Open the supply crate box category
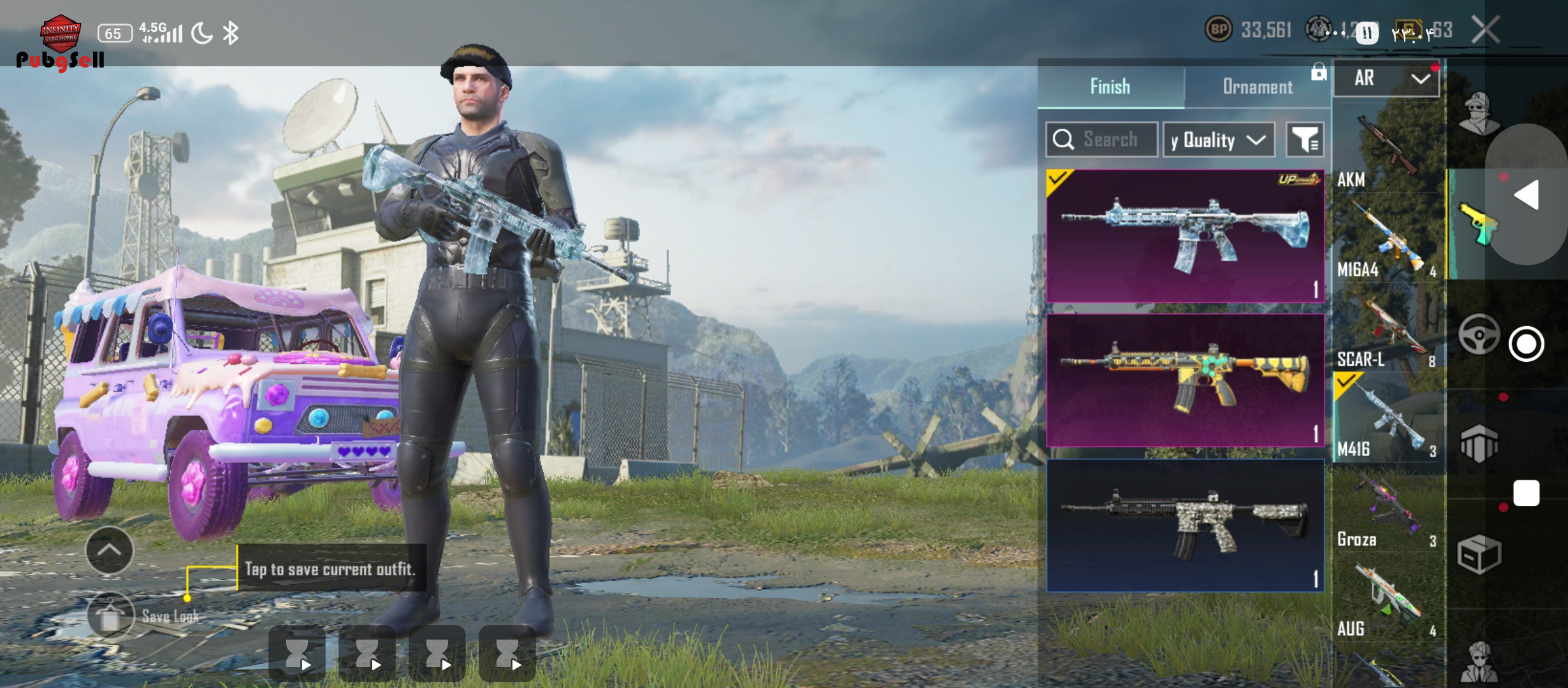The image size is (1568, 688). 1479,554
